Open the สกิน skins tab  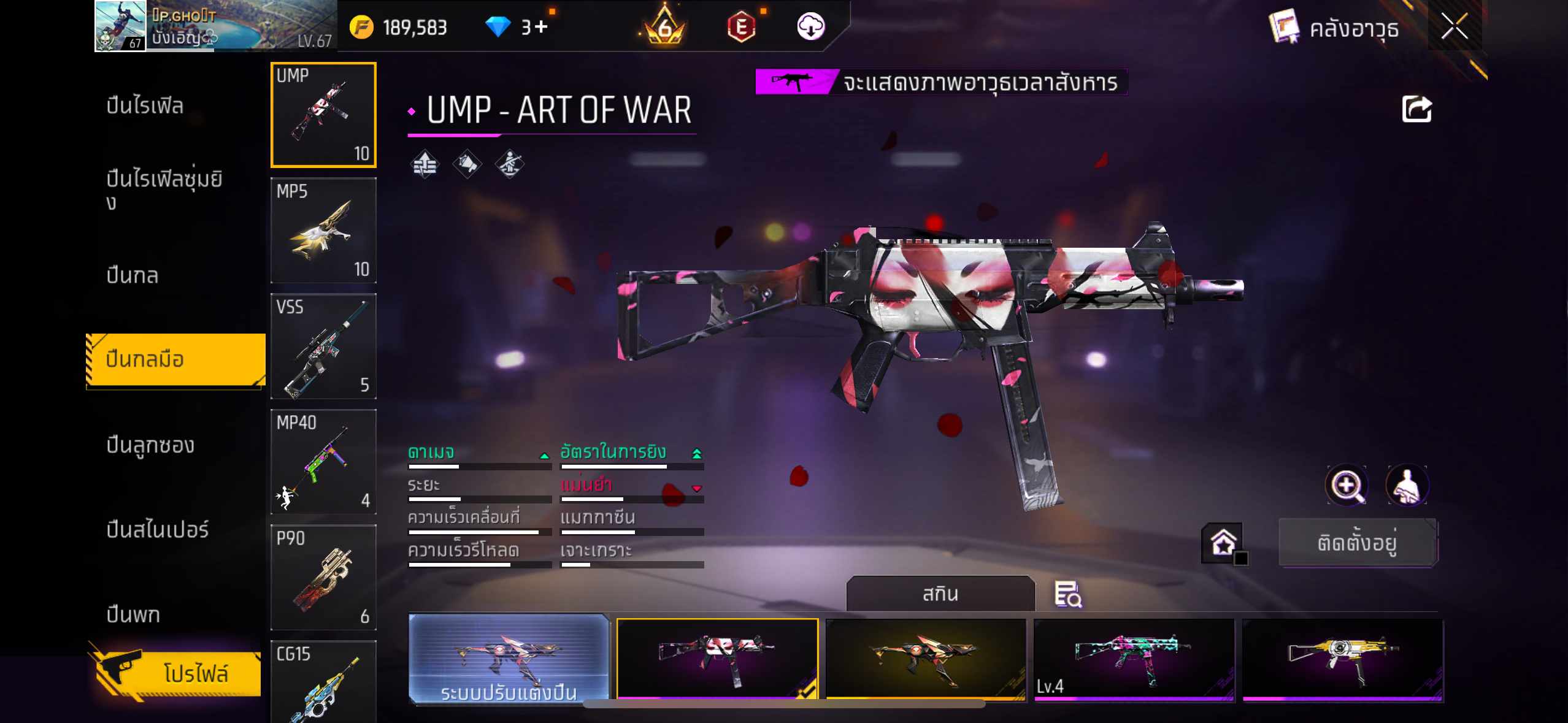(x=940, y=594)
